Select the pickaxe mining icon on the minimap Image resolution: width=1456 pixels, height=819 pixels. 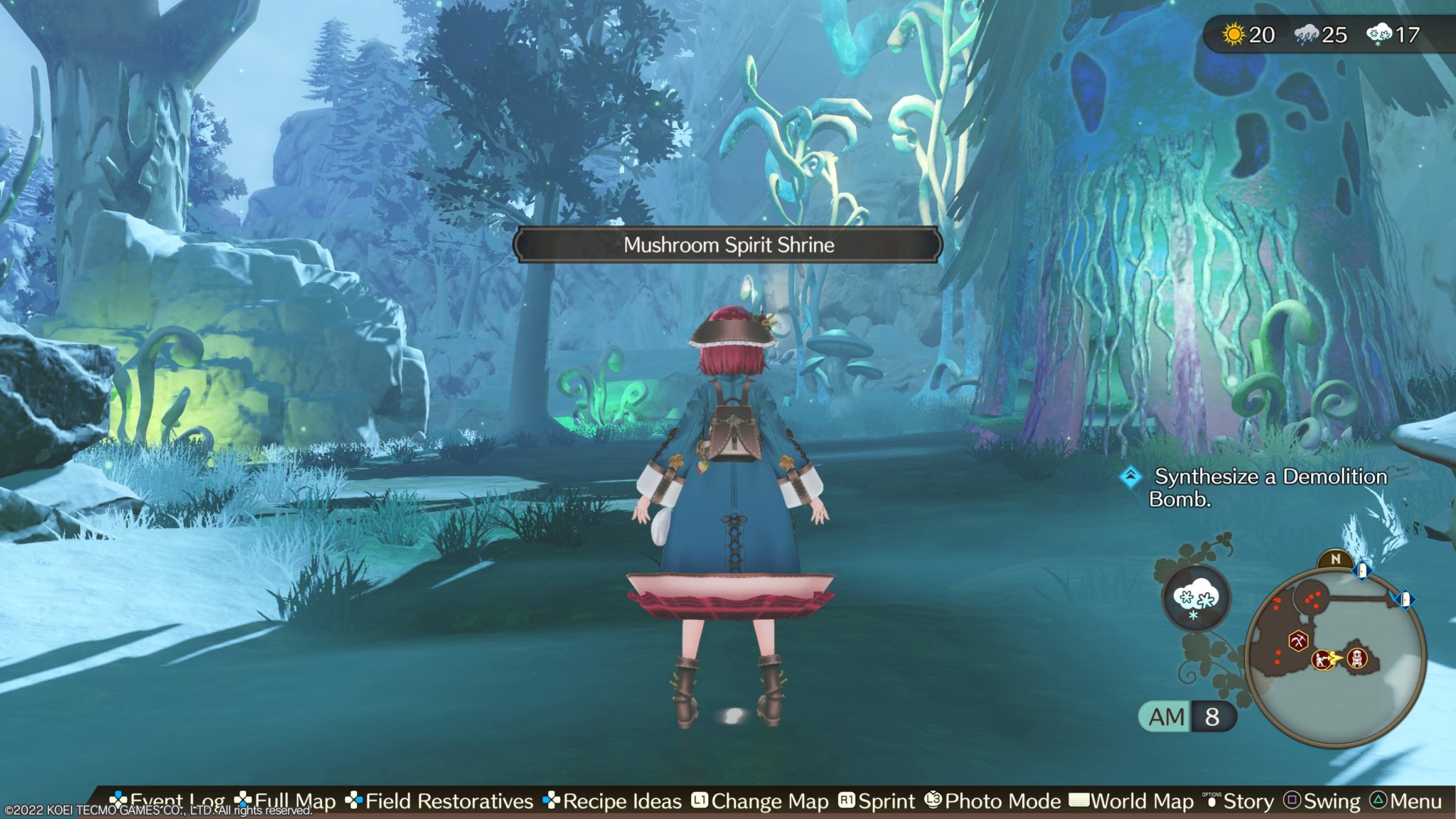(x=1298, y=641)
